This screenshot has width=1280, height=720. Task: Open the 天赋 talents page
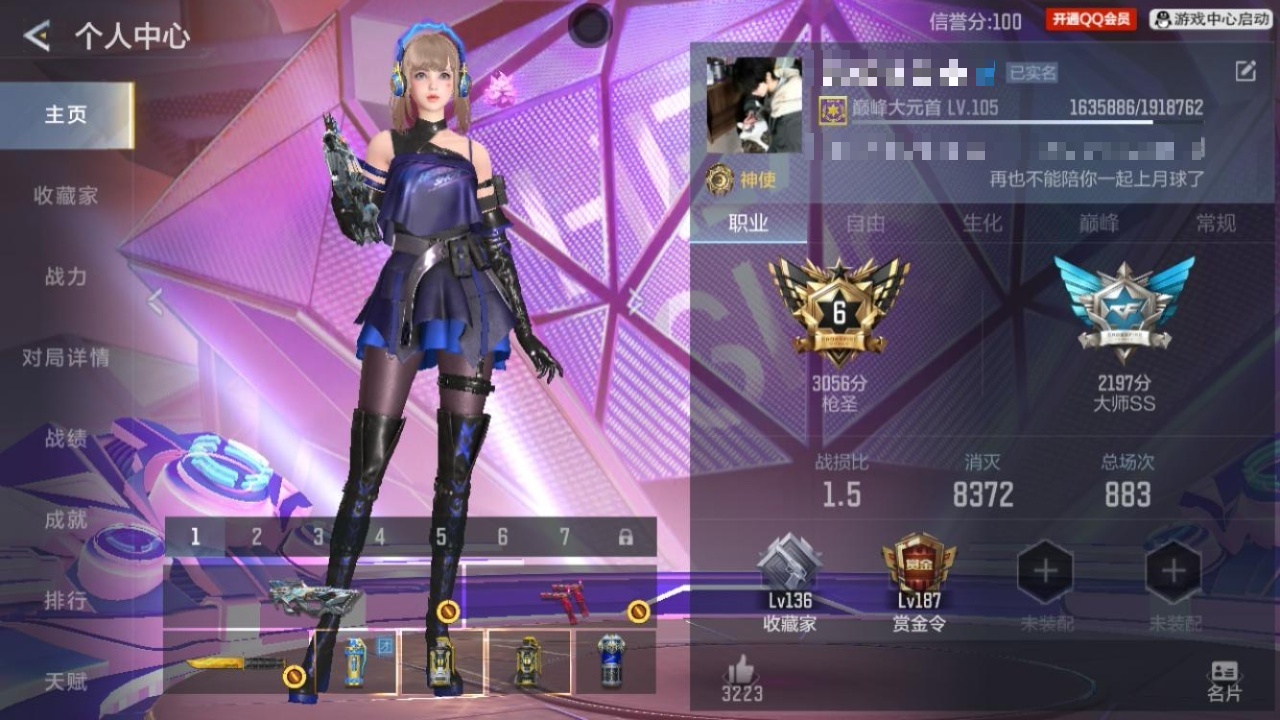[x=66, y=682]
